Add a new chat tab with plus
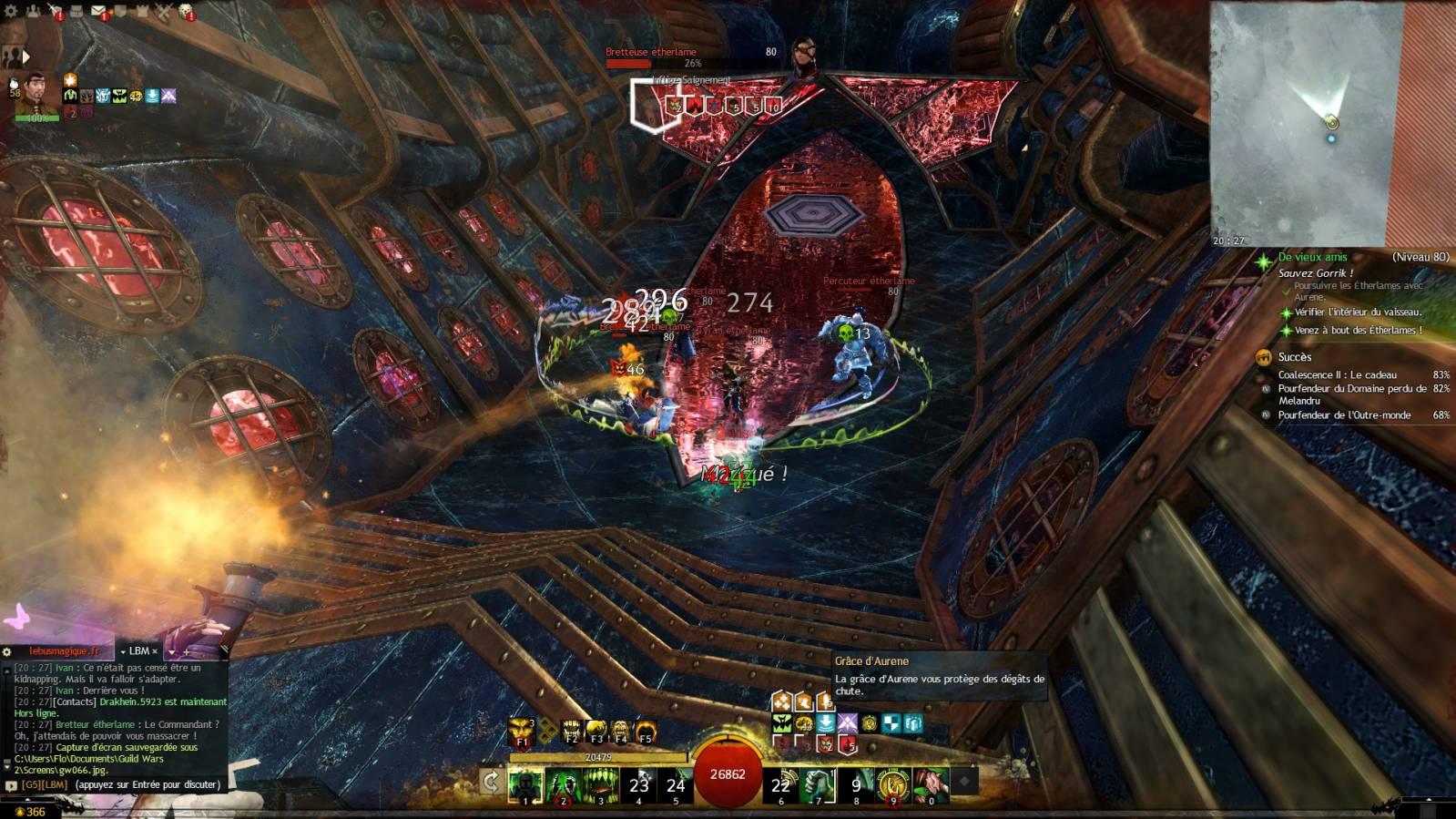Screen dimensions: 1456x819 tap(187, 651)
